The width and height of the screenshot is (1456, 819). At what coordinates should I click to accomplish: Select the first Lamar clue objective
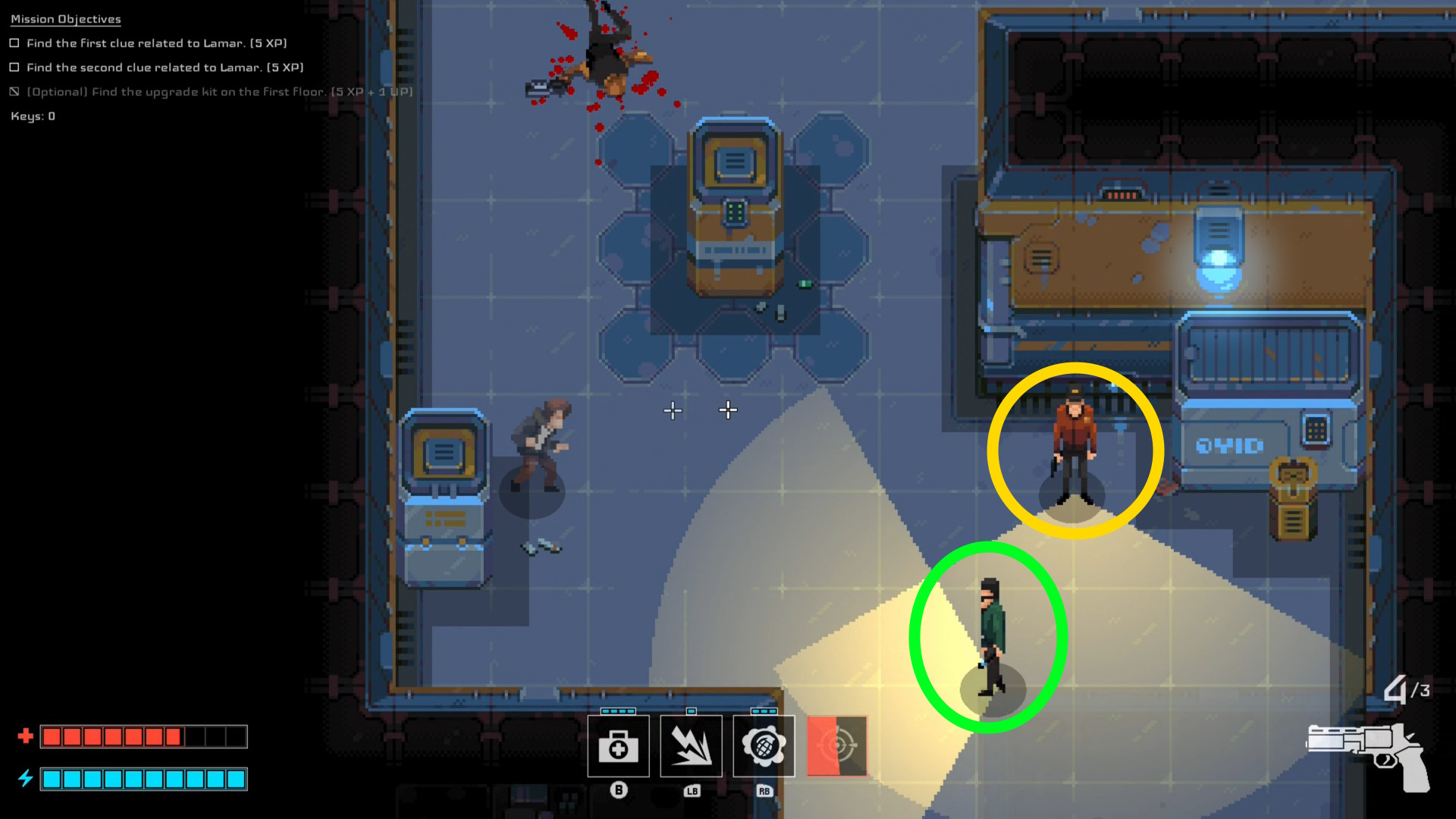[156, 43]
